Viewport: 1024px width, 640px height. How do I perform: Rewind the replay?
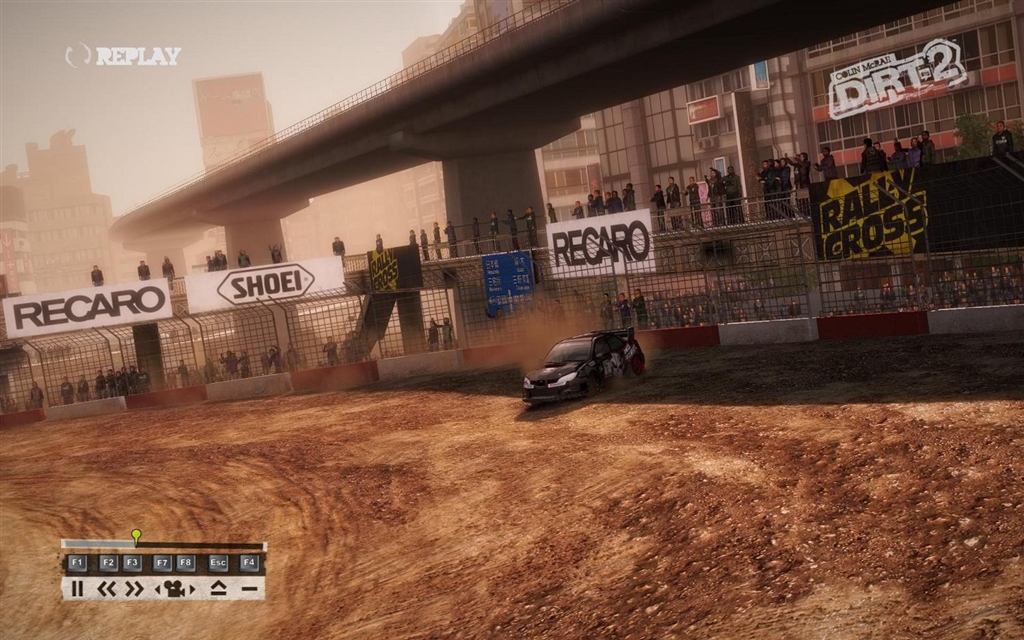[106, 588]
